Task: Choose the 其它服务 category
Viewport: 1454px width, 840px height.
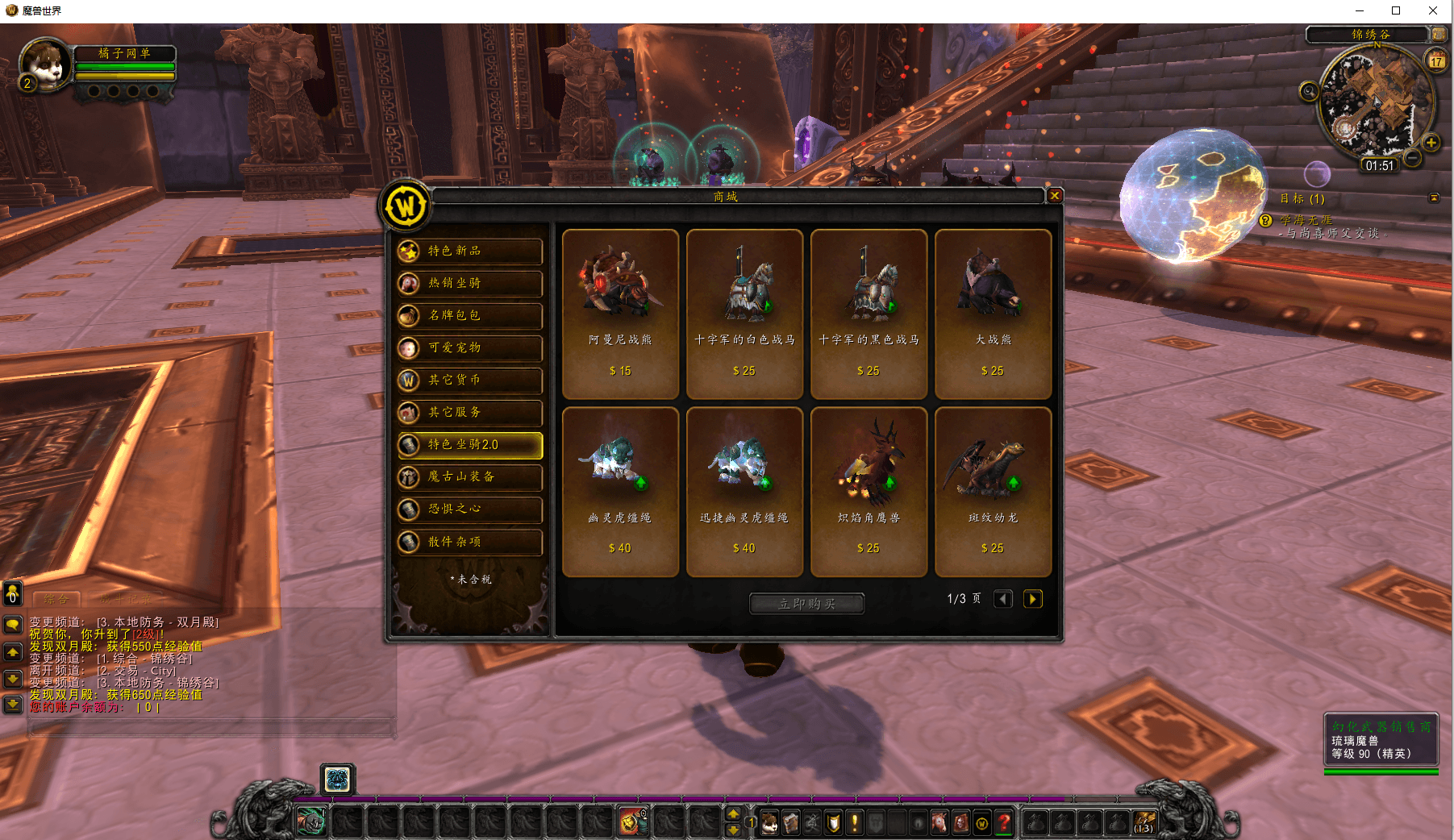Action: pyautogui.click(x=470, y=413)
